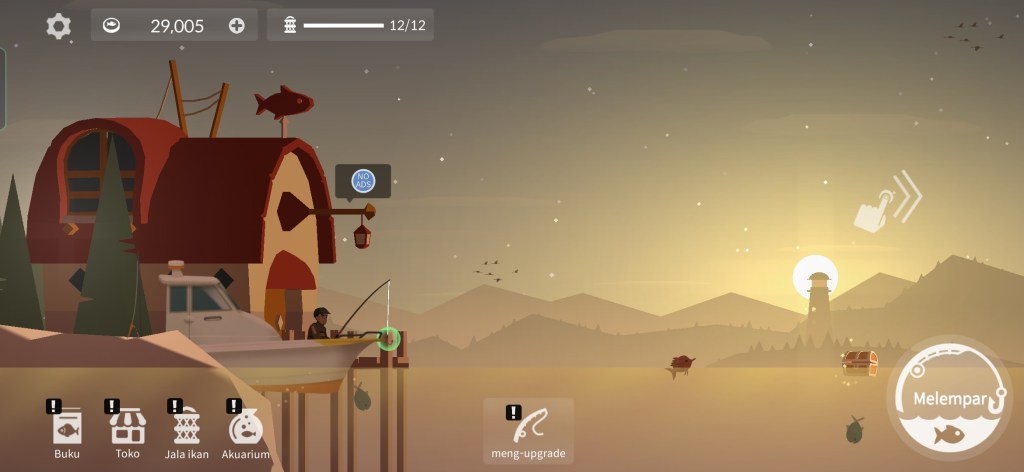
Task: Cast the line with Melempar button
Action: tap(950, 400)
